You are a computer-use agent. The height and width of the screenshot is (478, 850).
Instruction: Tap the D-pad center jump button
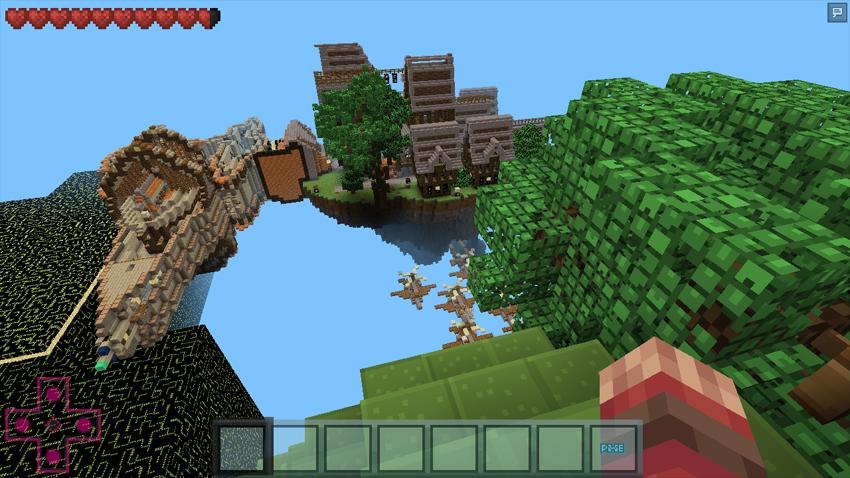(x=51, y=425)
